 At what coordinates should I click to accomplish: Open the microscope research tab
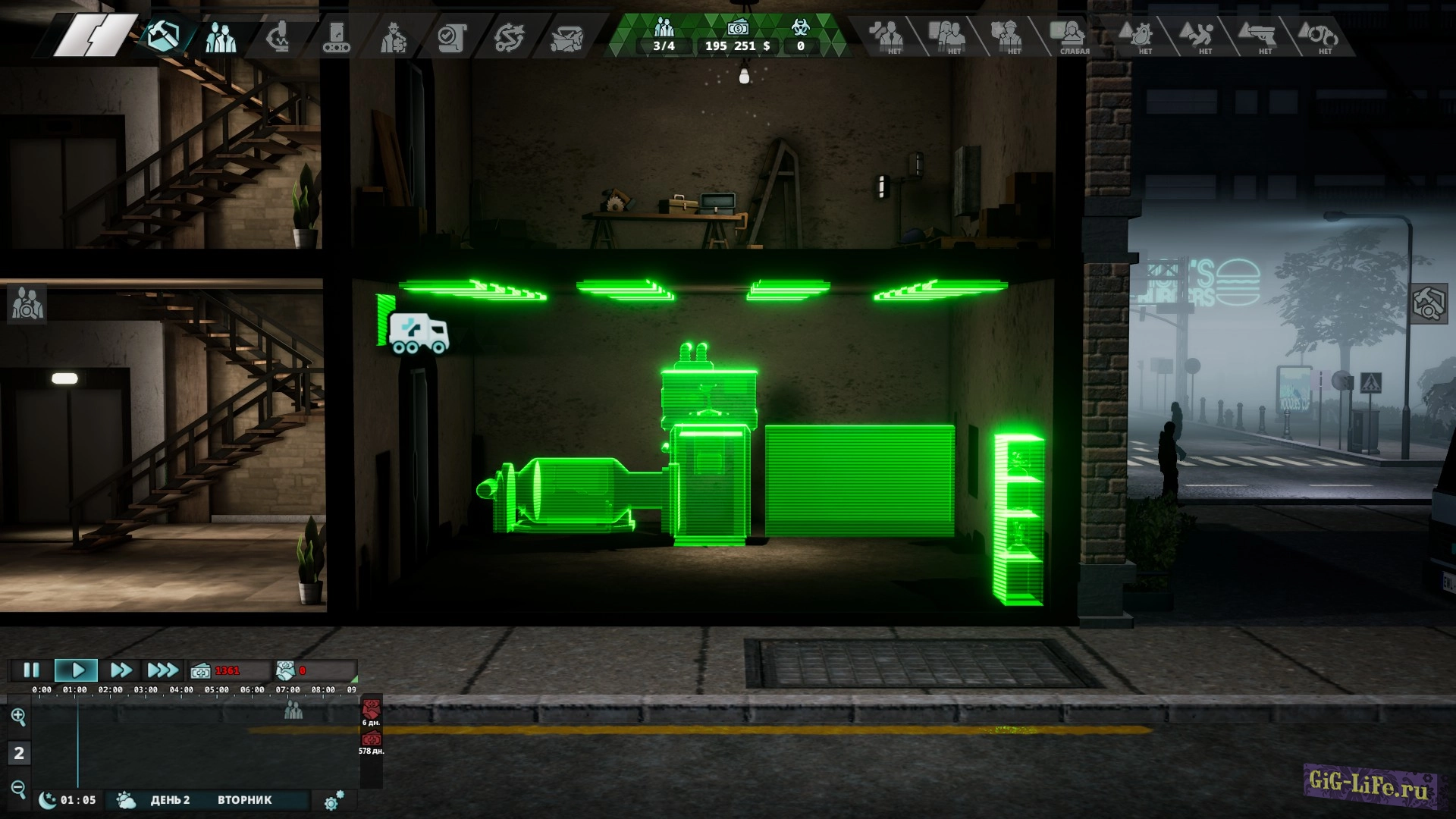(278, 36)
